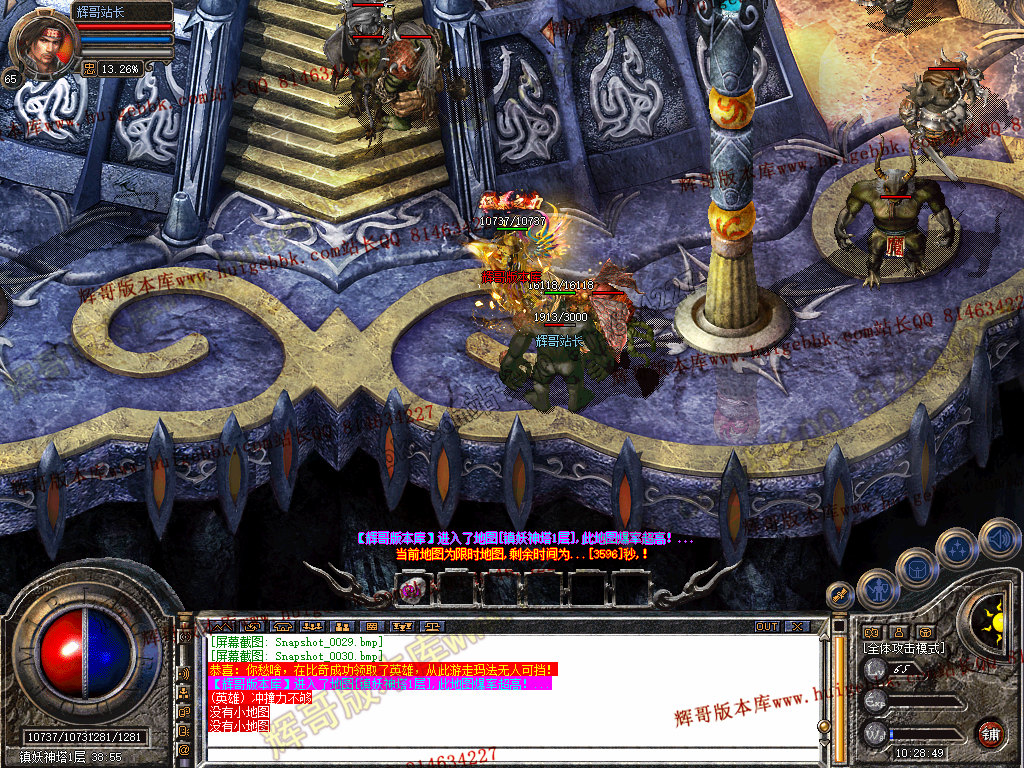Switch the 全体攻击模式 attack mode label
Viewport: 1024px width, 768px height.
point(904,649)
